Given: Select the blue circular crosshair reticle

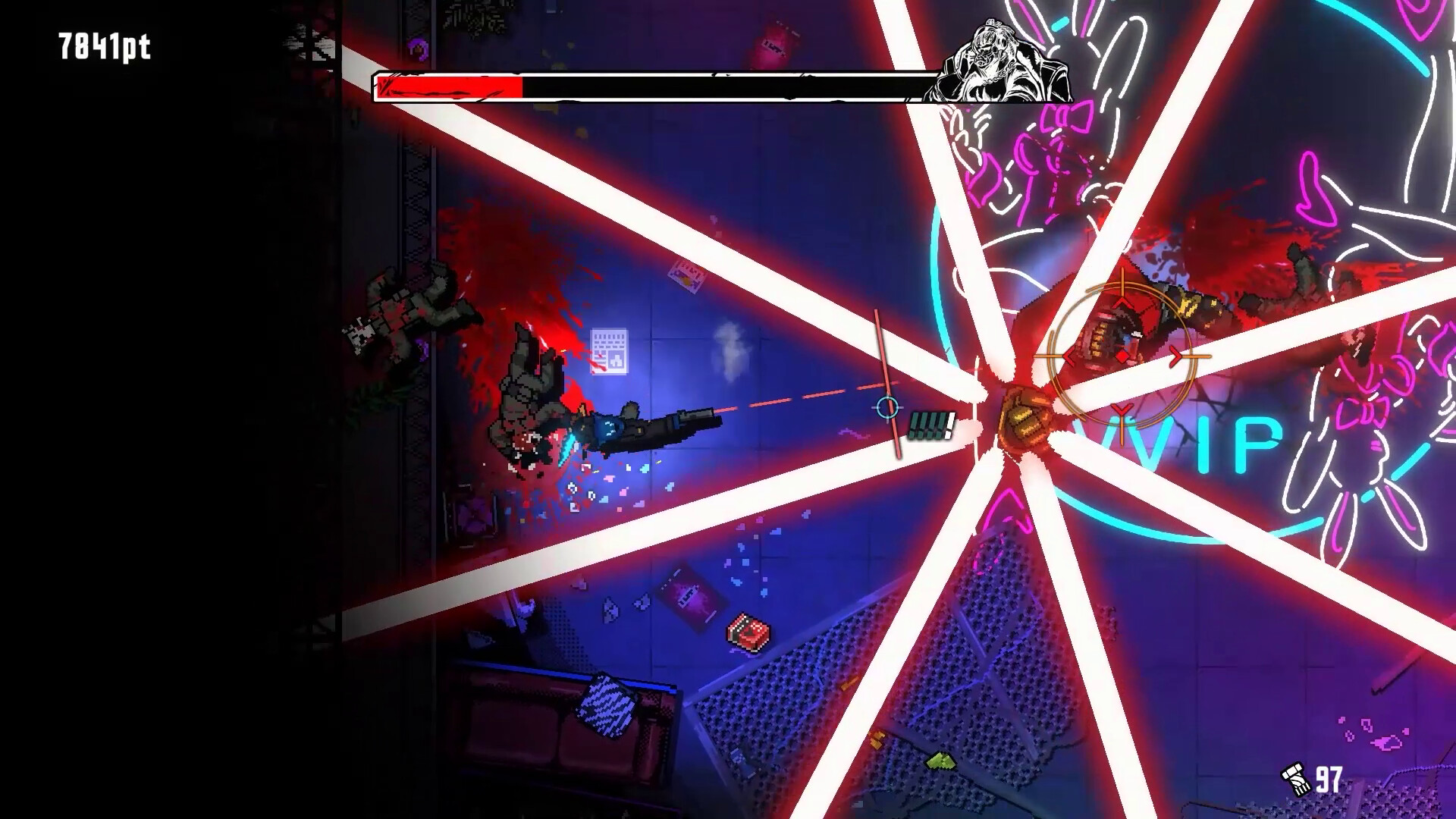Looking at the screenshot, I should coord(886,407).
